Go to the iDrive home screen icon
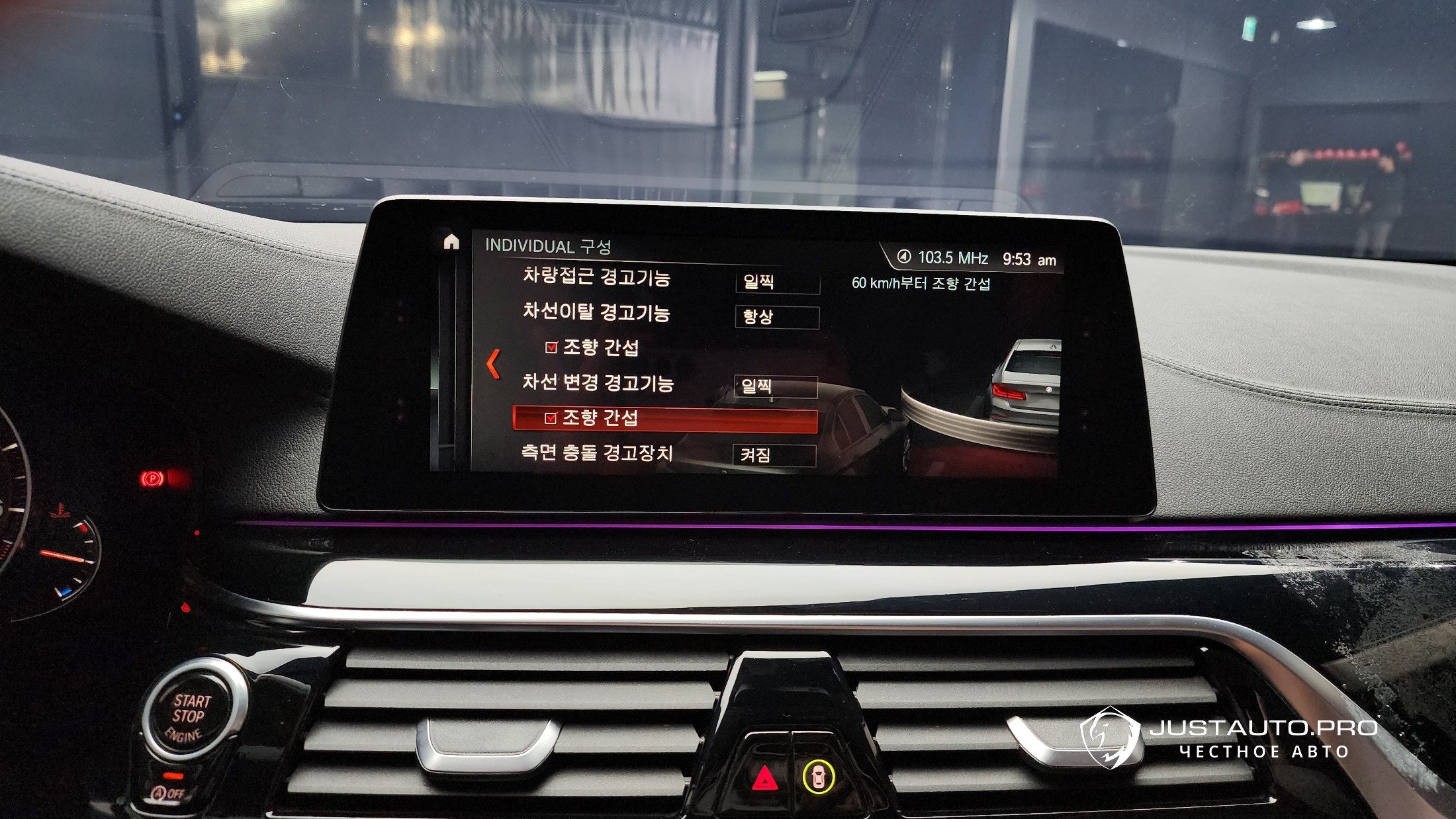Screen dimensions: 1456x819 pos(451,242)
